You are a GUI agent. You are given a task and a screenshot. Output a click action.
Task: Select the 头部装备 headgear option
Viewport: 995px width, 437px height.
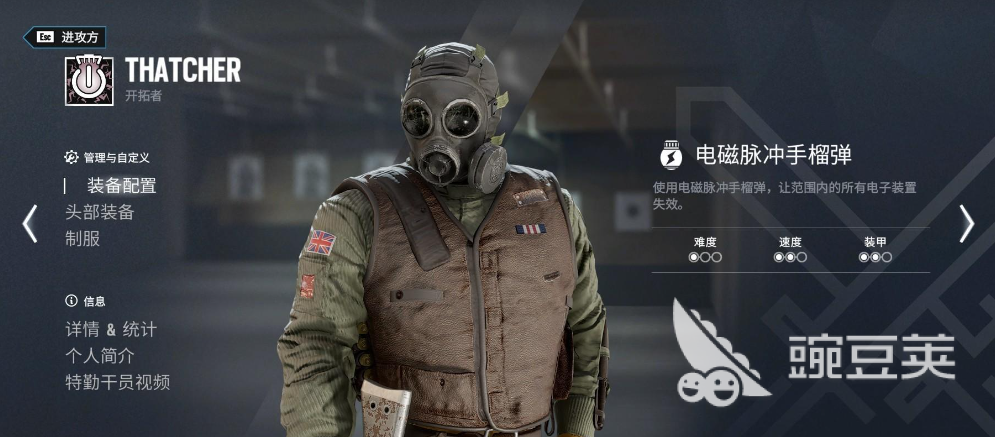(x=99, y=212)
